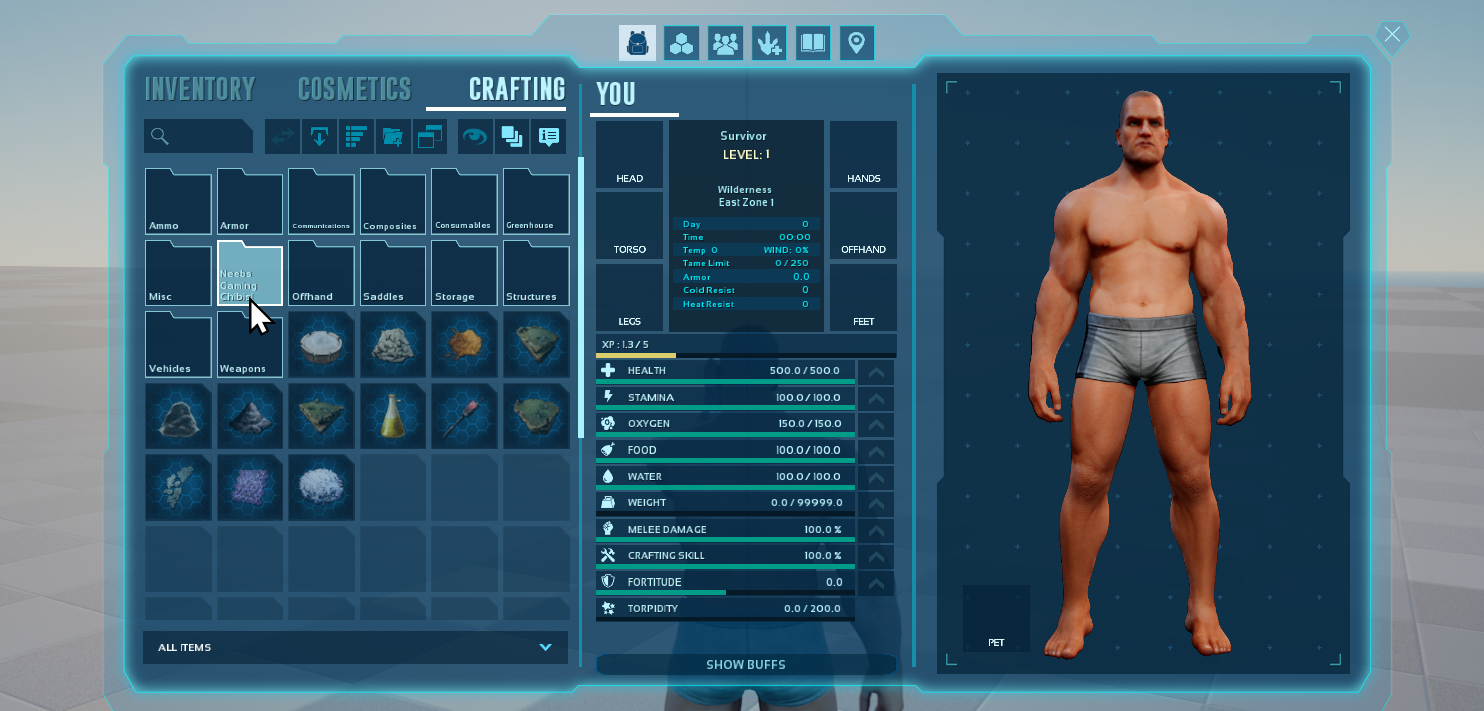Close the inventory window
1484x711 pixels.
(x=1392, y=35)
